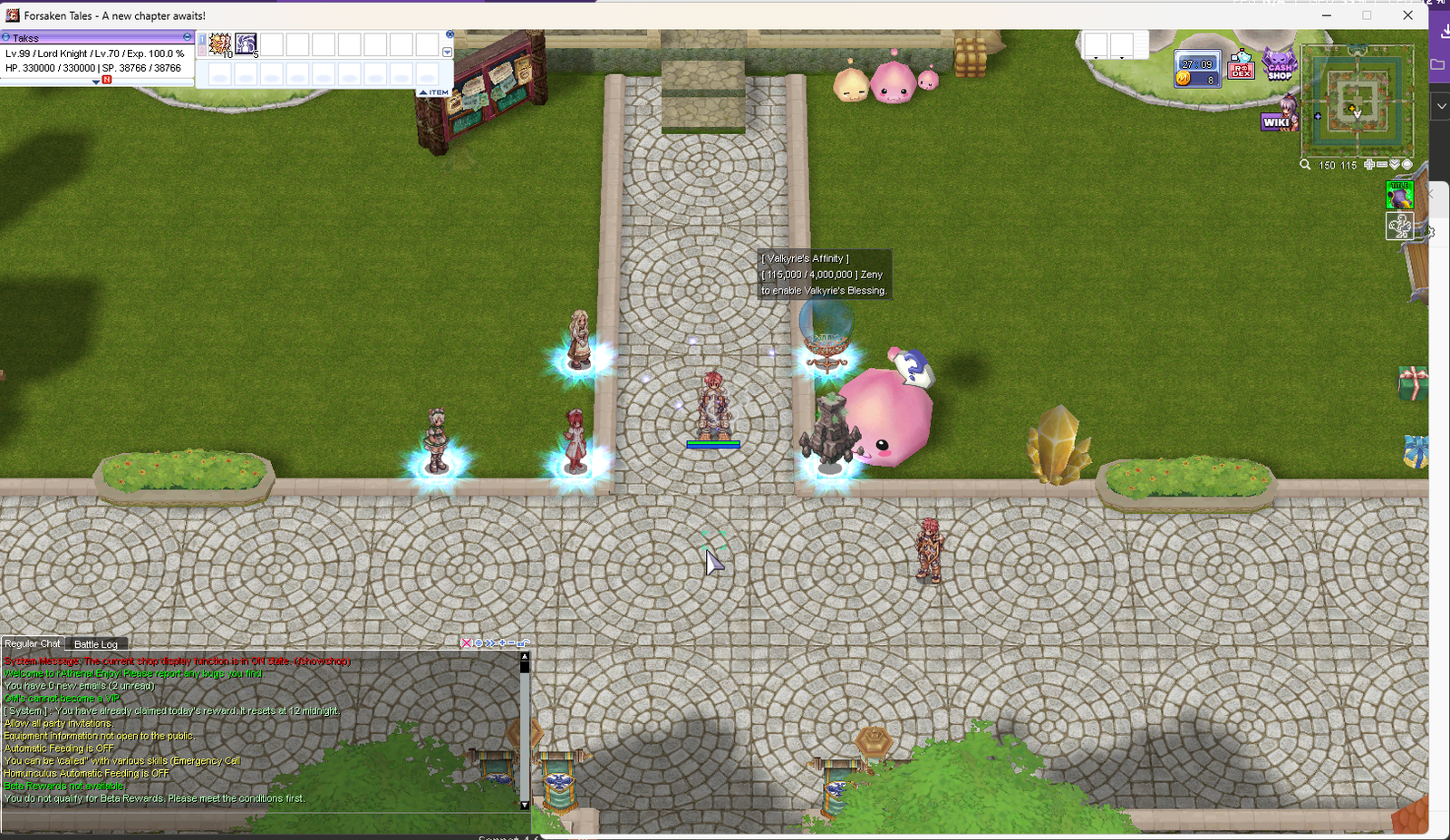Zoom the minimap in with the plus icon

(x=1368, y=164)
